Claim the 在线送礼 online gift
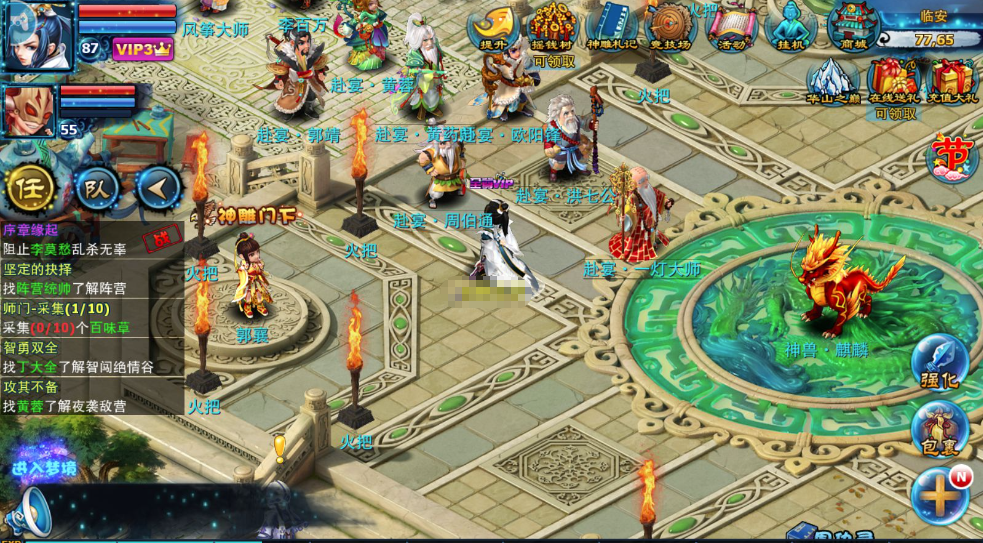983x543 pixels. click(894, 82)
